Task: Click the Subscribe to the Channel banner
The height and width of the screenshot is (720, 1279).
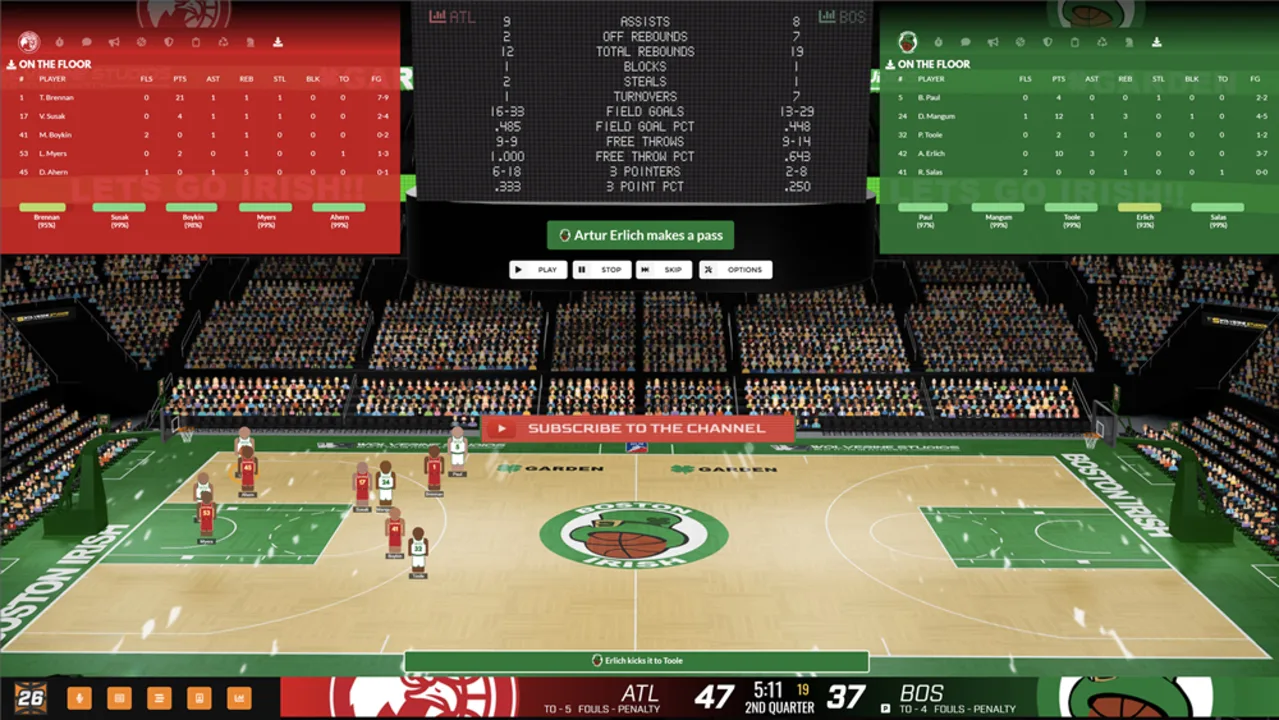Action: pyautogui.click(x=637, y=428)
